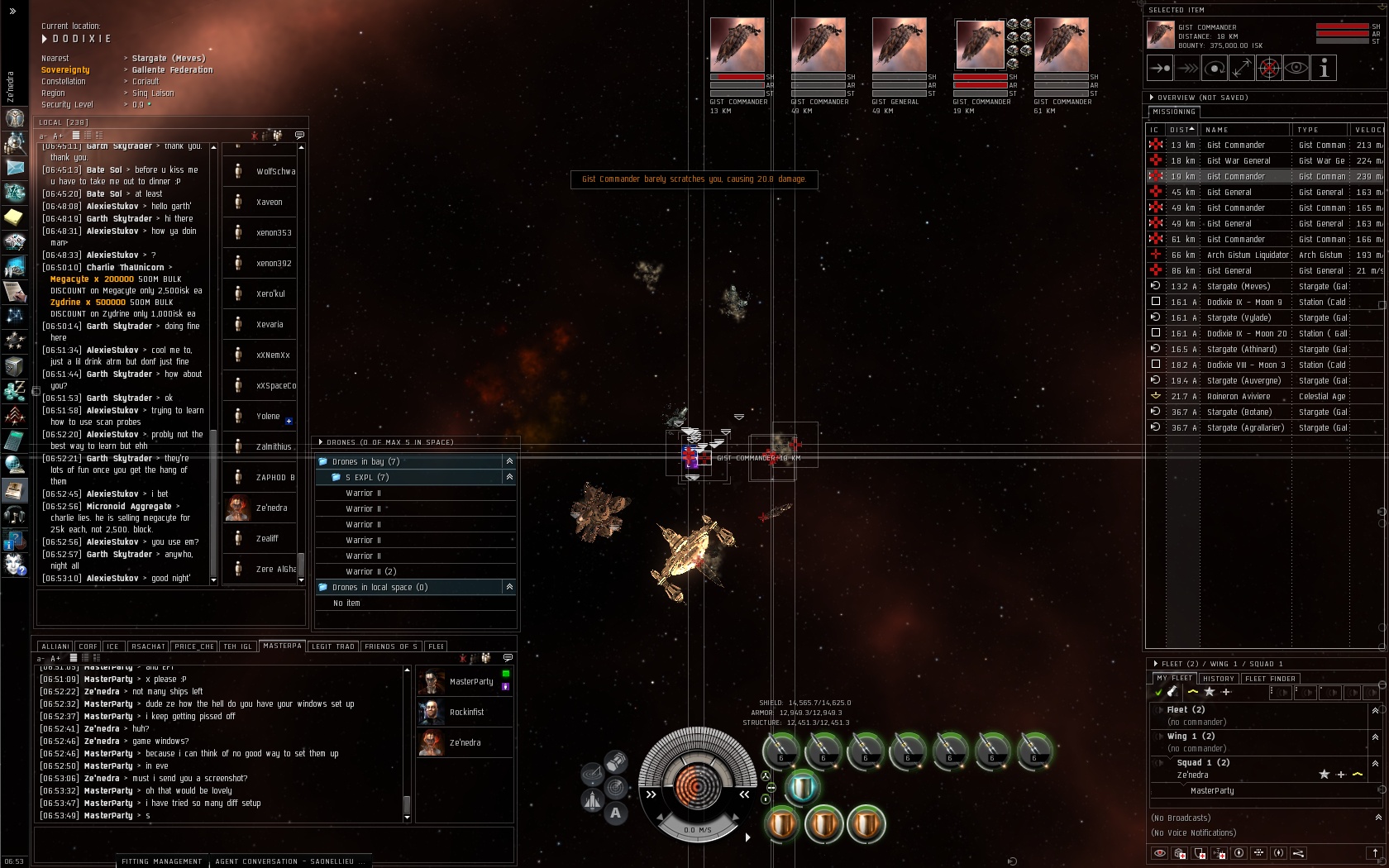Open the Agent Conversation Saonellieu window
The width and height of the screenshot is (1389, 868).
pyautogui.click(x=284, y=861)
